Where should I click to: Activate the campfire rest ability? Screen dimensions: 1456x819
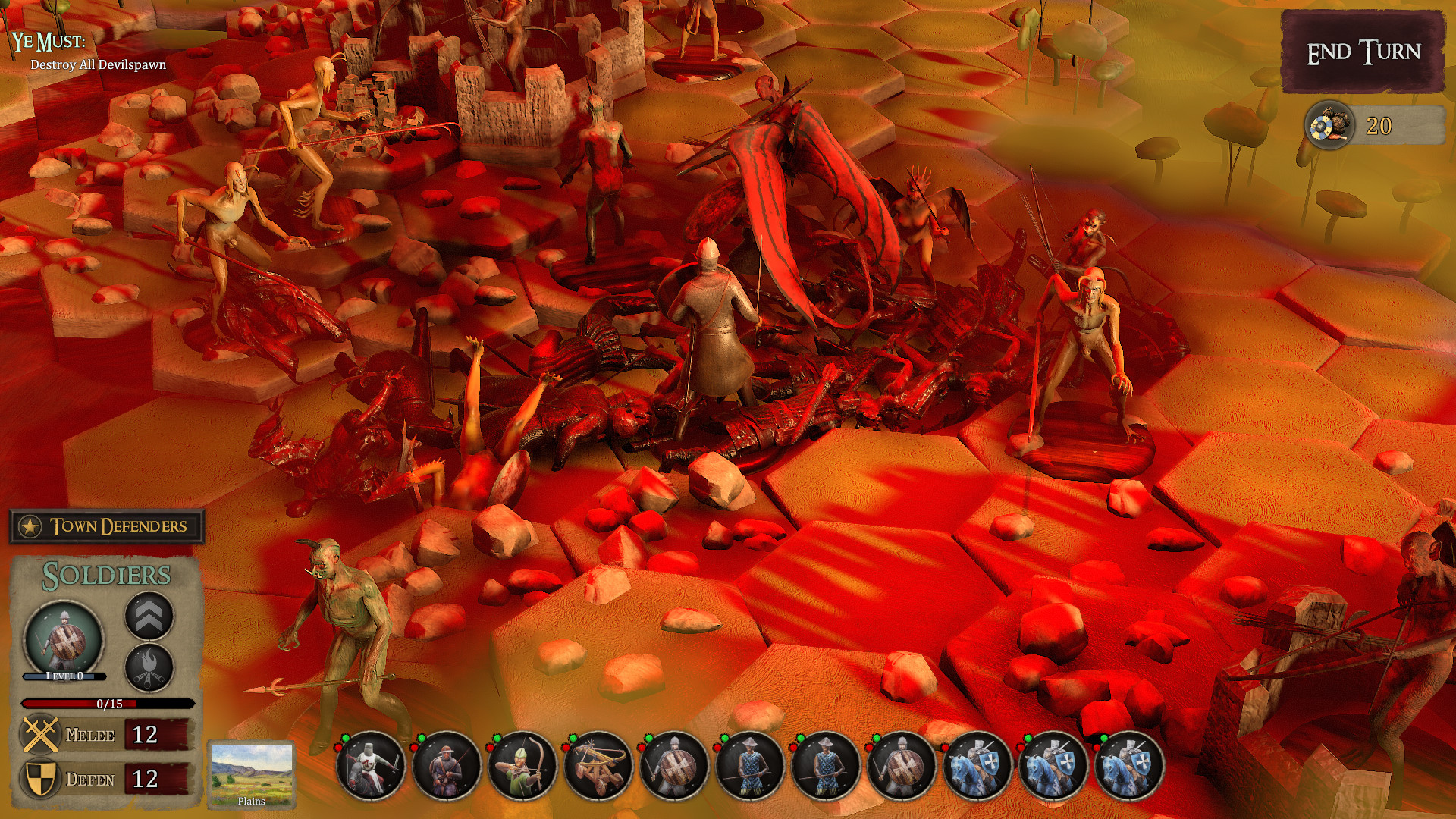149,667
